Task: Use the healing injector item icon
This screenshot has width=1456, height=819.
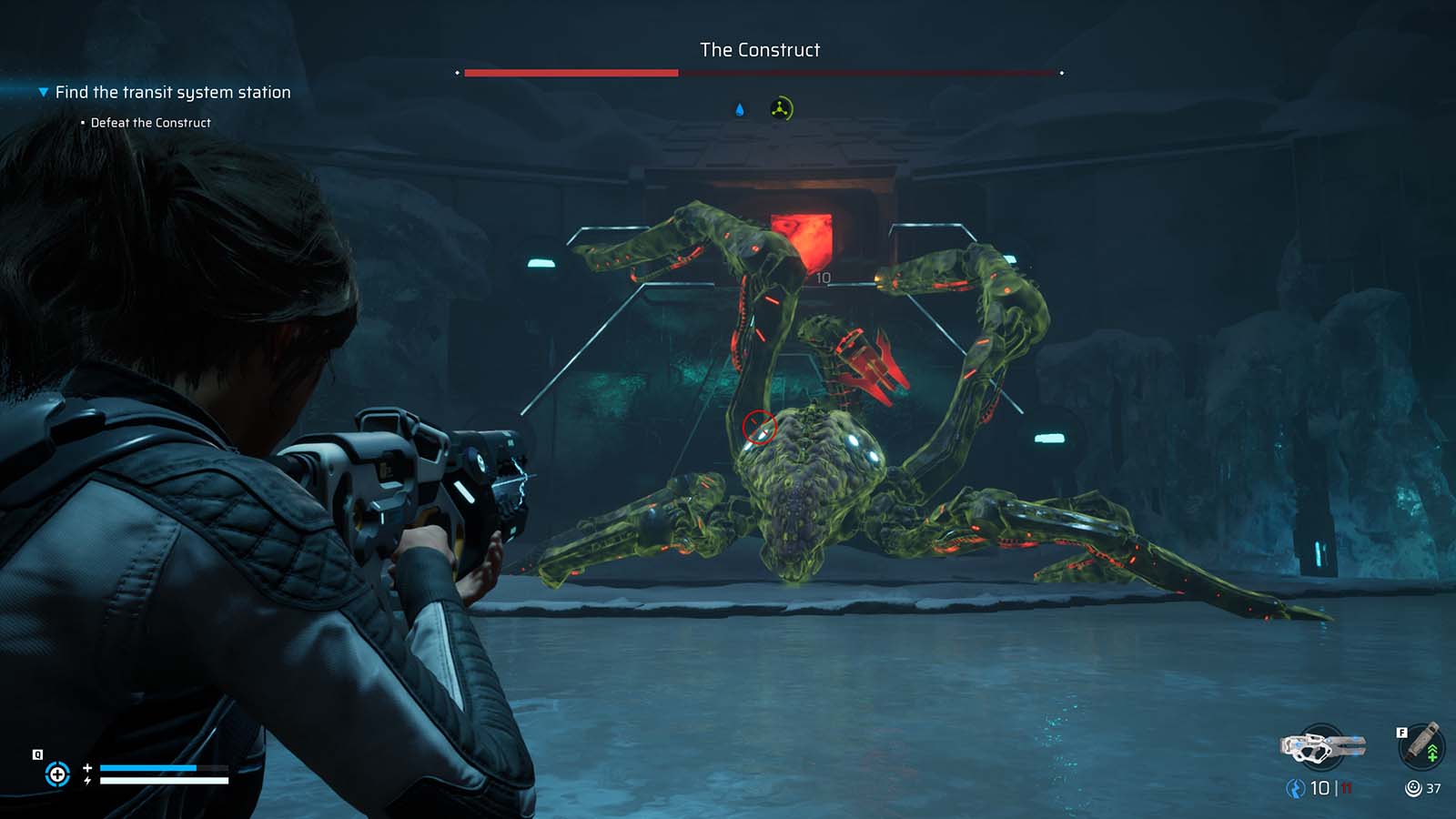Action: (1421, 745)
